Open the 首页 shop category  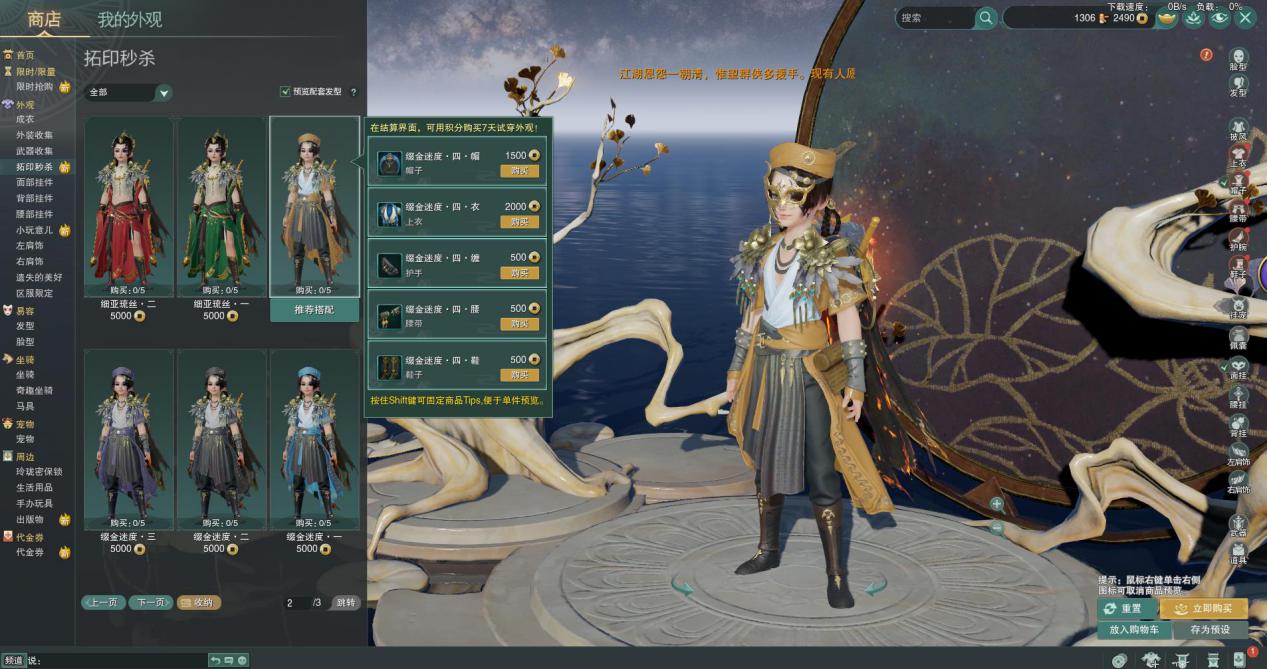[25, 55]
